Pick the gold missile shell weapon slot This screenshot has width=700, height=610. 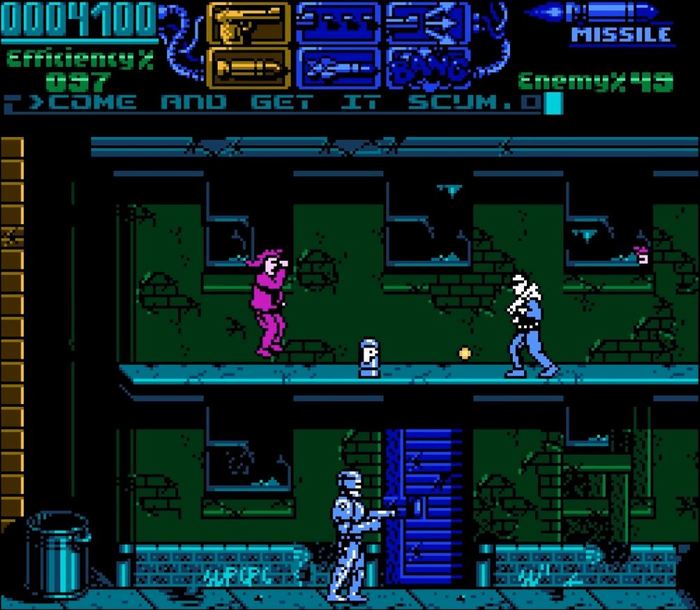248,67
